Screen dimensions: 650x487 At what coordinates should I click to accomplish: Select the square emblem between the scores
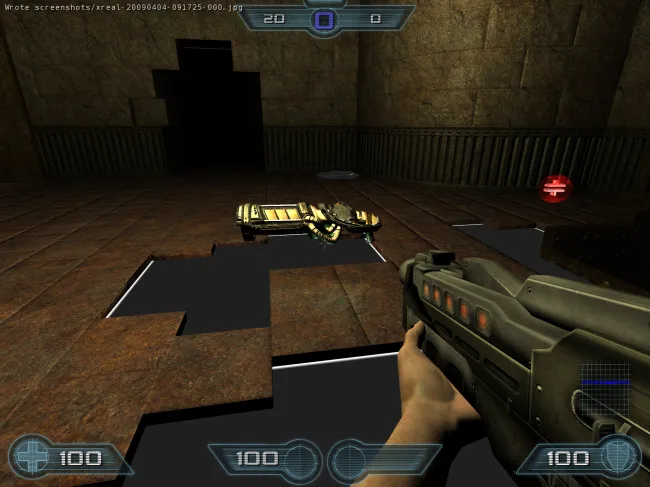[x=324, y=19]
